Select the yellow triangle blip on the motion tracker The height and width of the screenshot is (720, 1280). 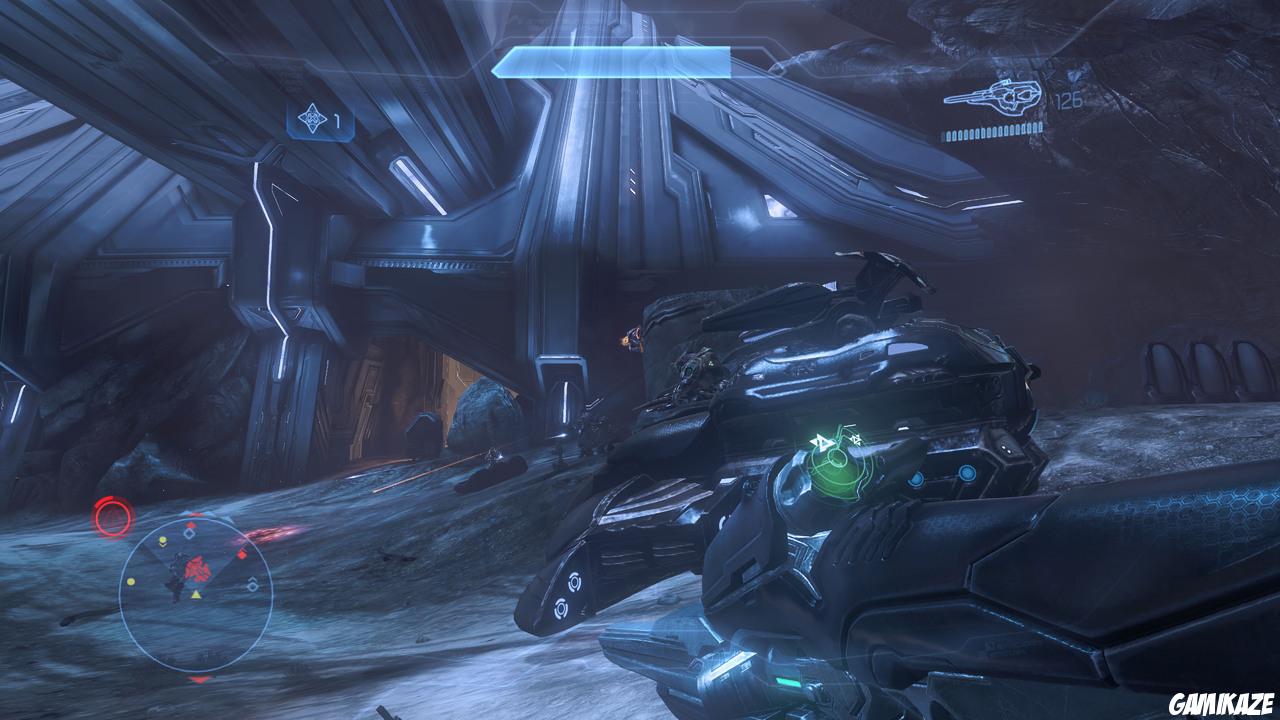[x=194, y=594]
